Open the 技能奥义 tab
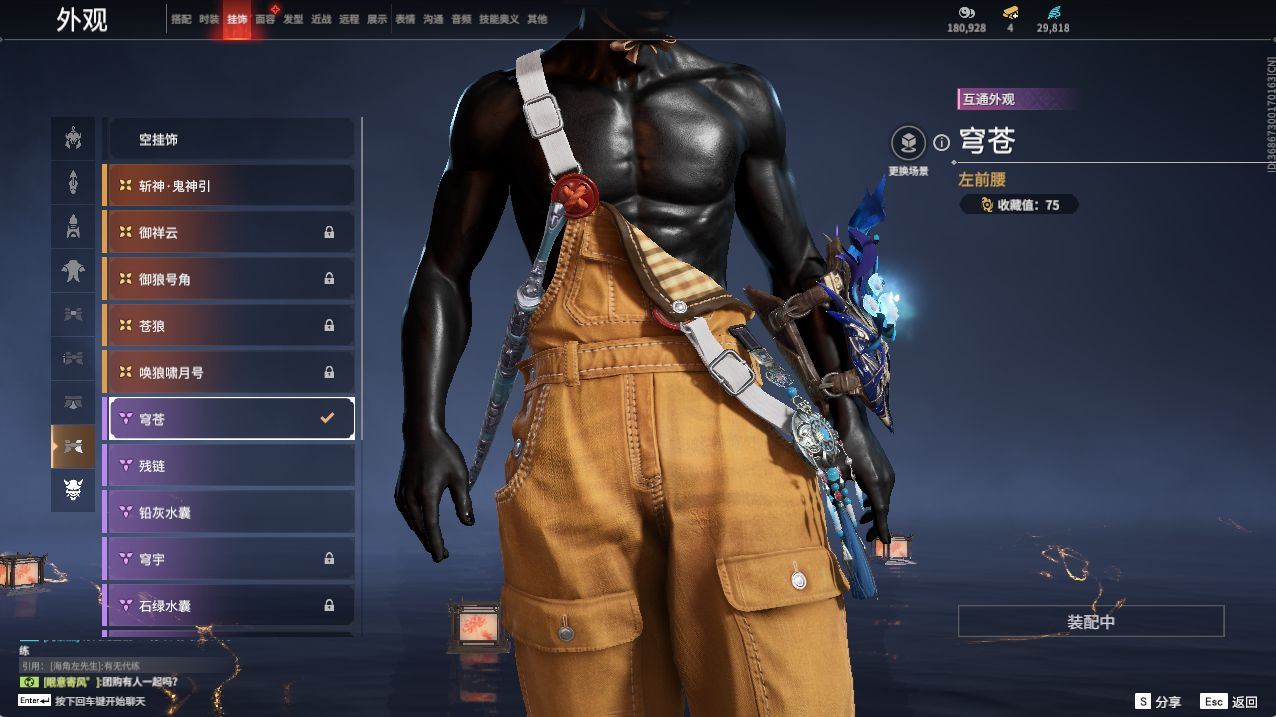Viewport: 1276px width, 717px height. pyautogui.click(x=499, y=19)
